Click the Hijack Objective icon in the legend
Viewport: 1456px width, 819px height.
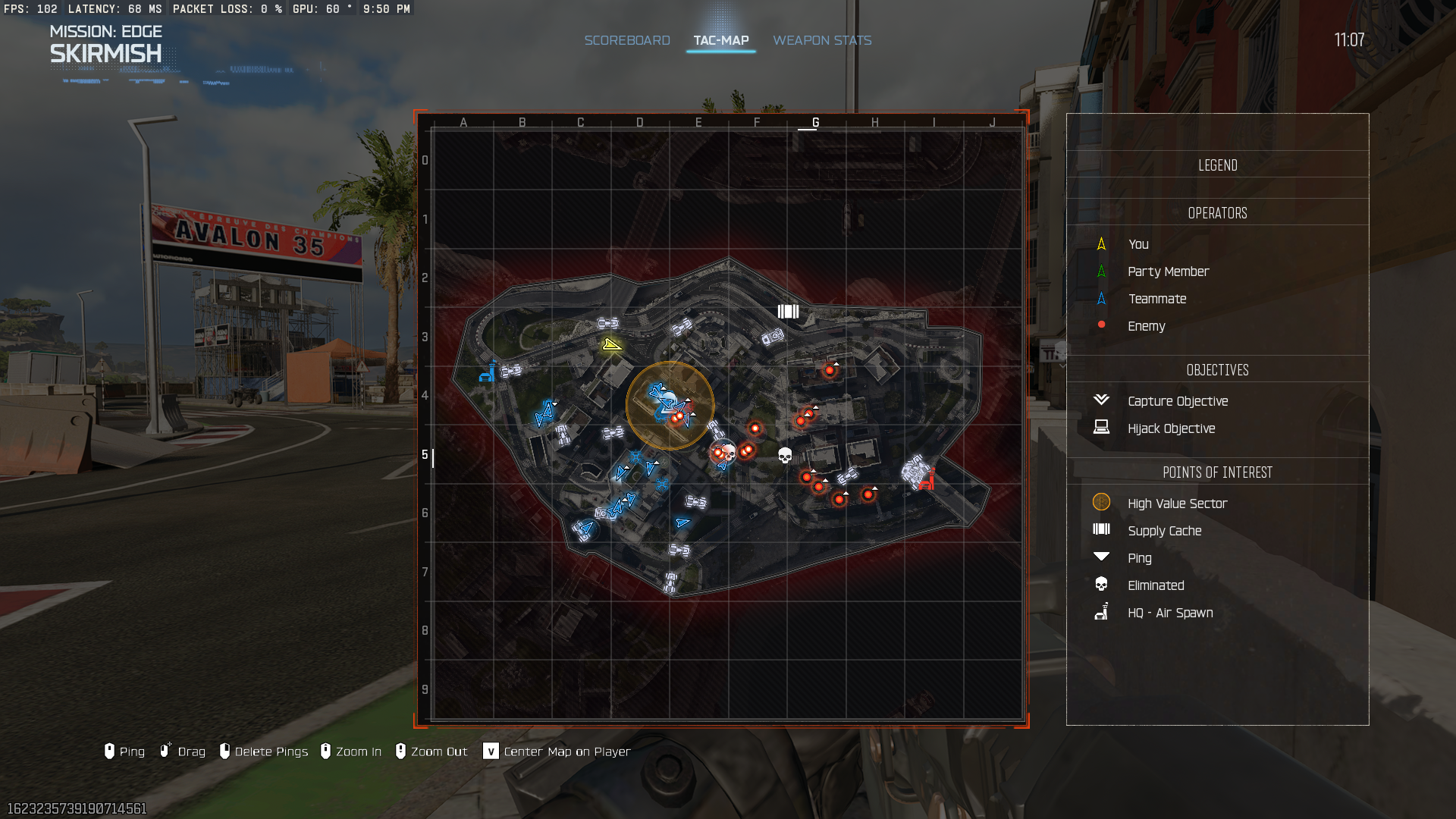(1101, 428)
